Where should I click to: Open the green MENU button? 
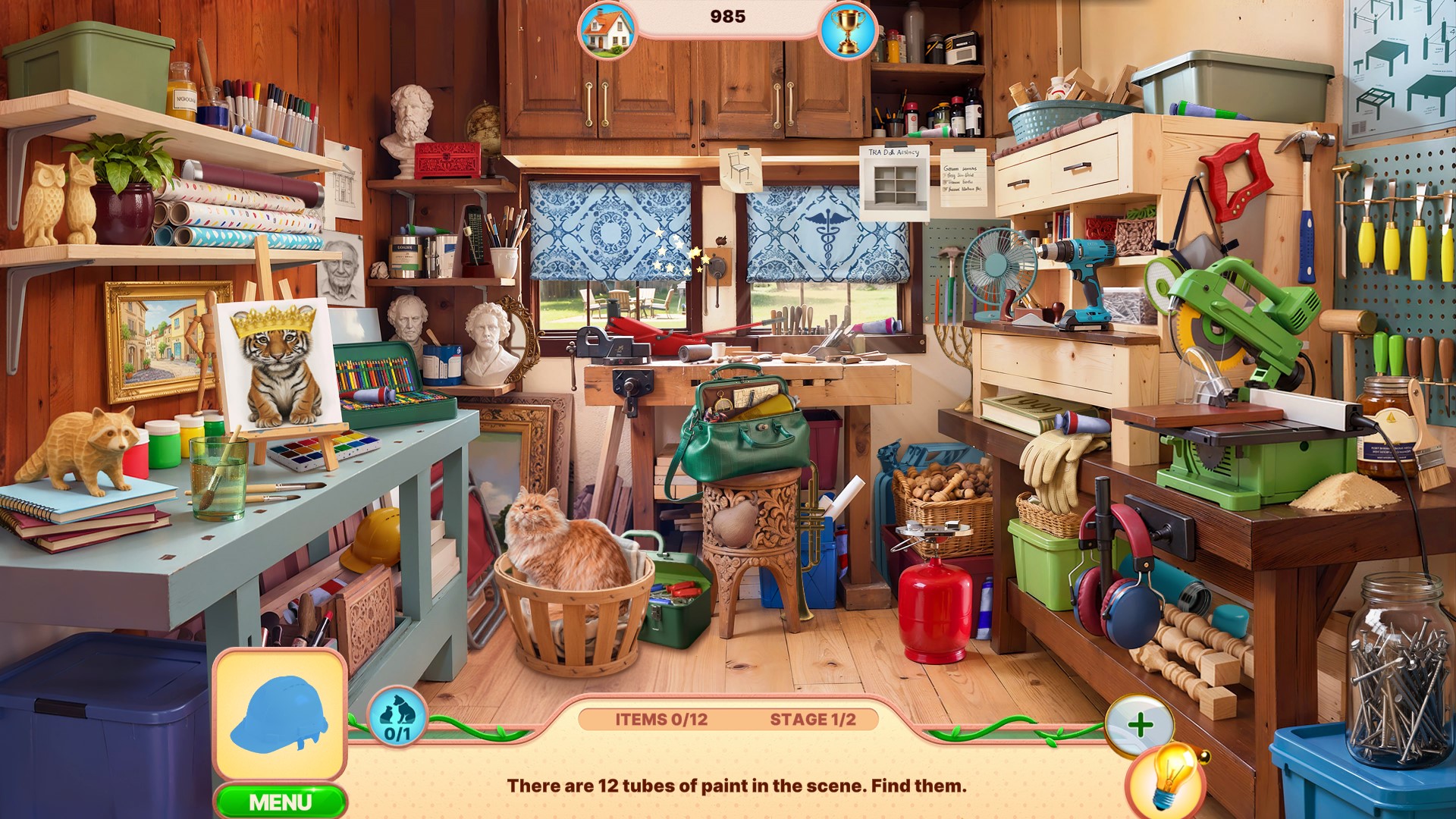pyautogui.click(x=281, y=802)
